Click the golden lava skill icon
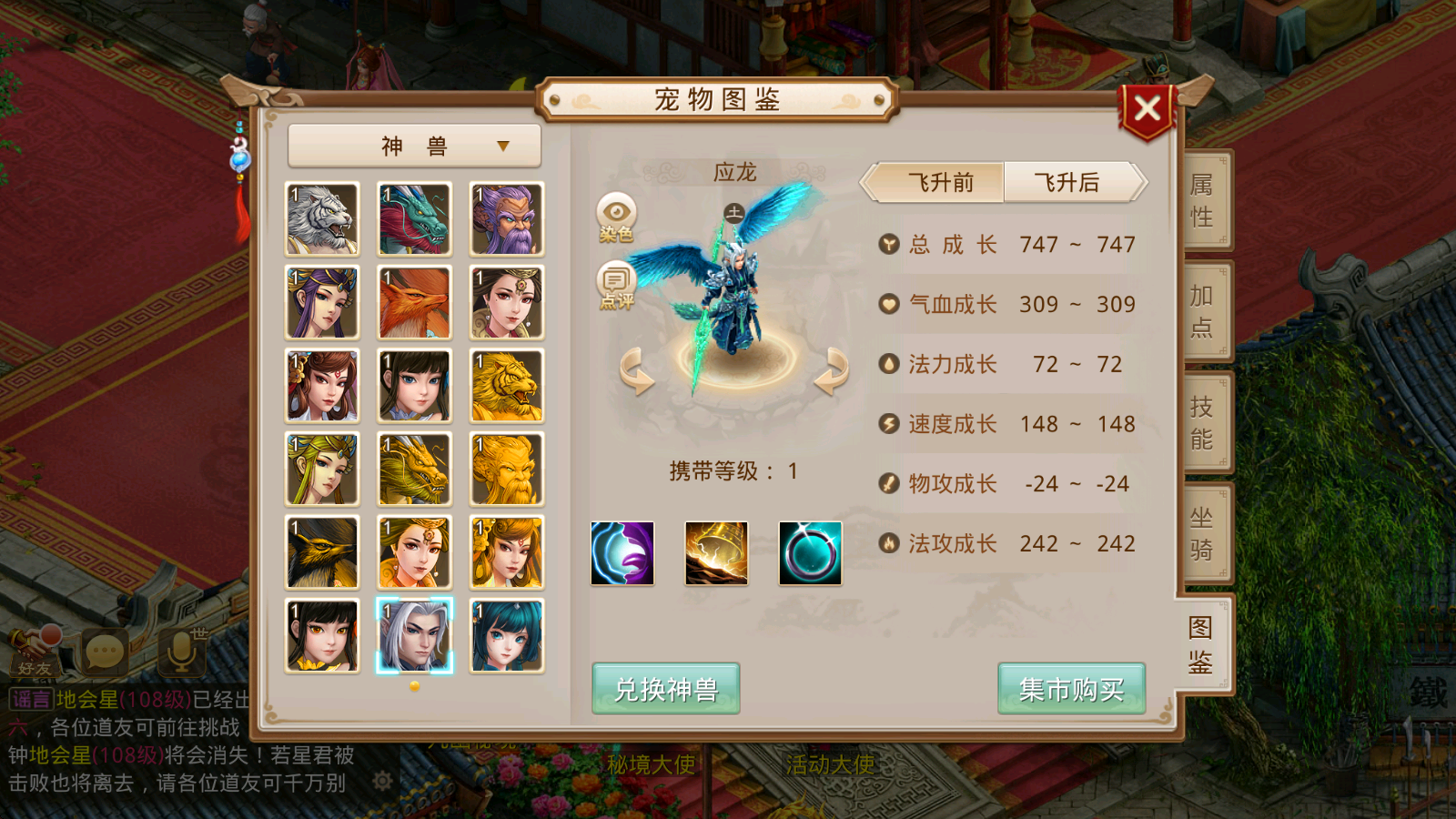This screenshot has width=1456, height=819. (716, 553)
